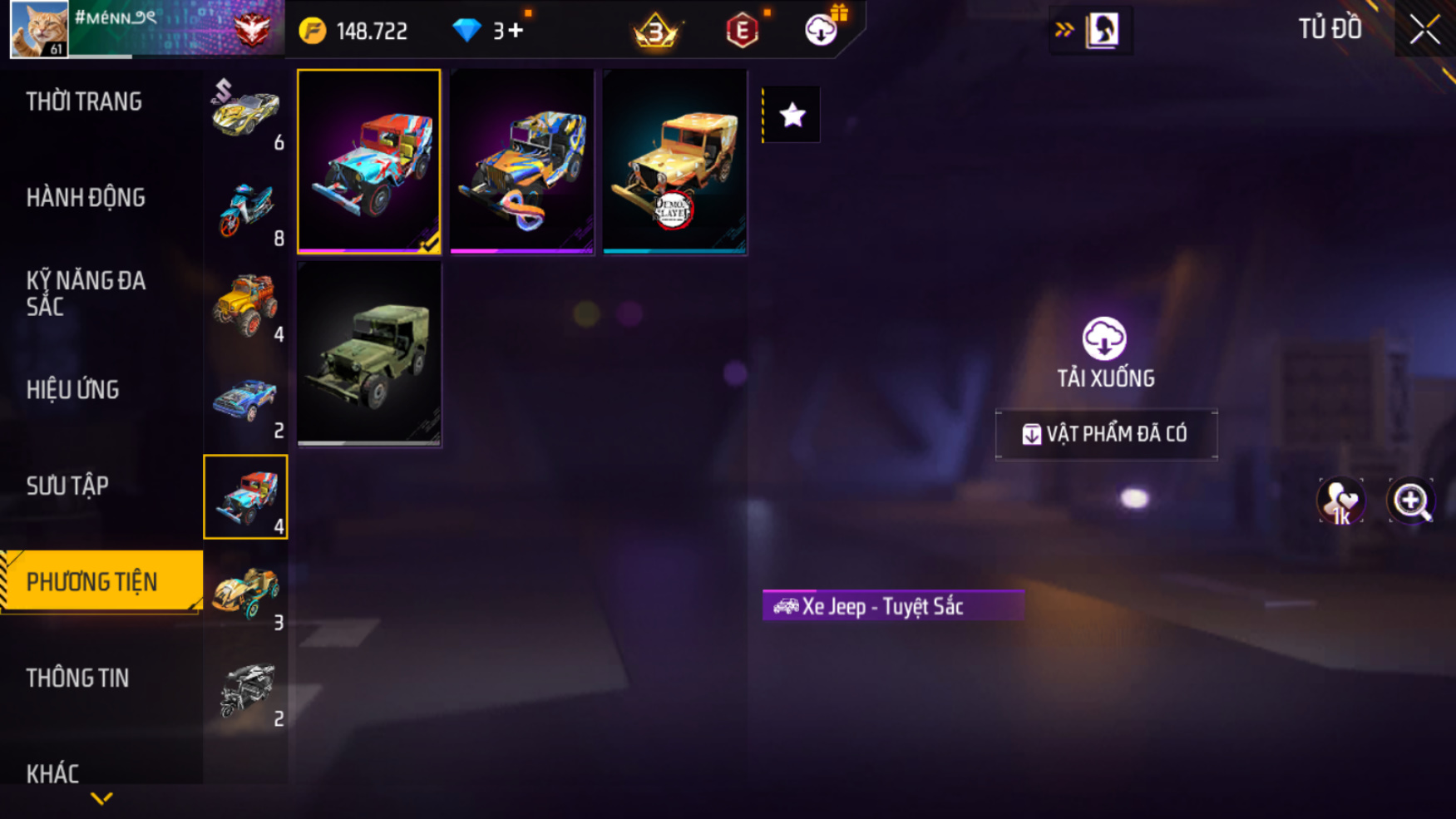Choose the motorbike vehicle type
Image resolution: width=1456 pixels, height=819 pixels.
pos(245,210)
